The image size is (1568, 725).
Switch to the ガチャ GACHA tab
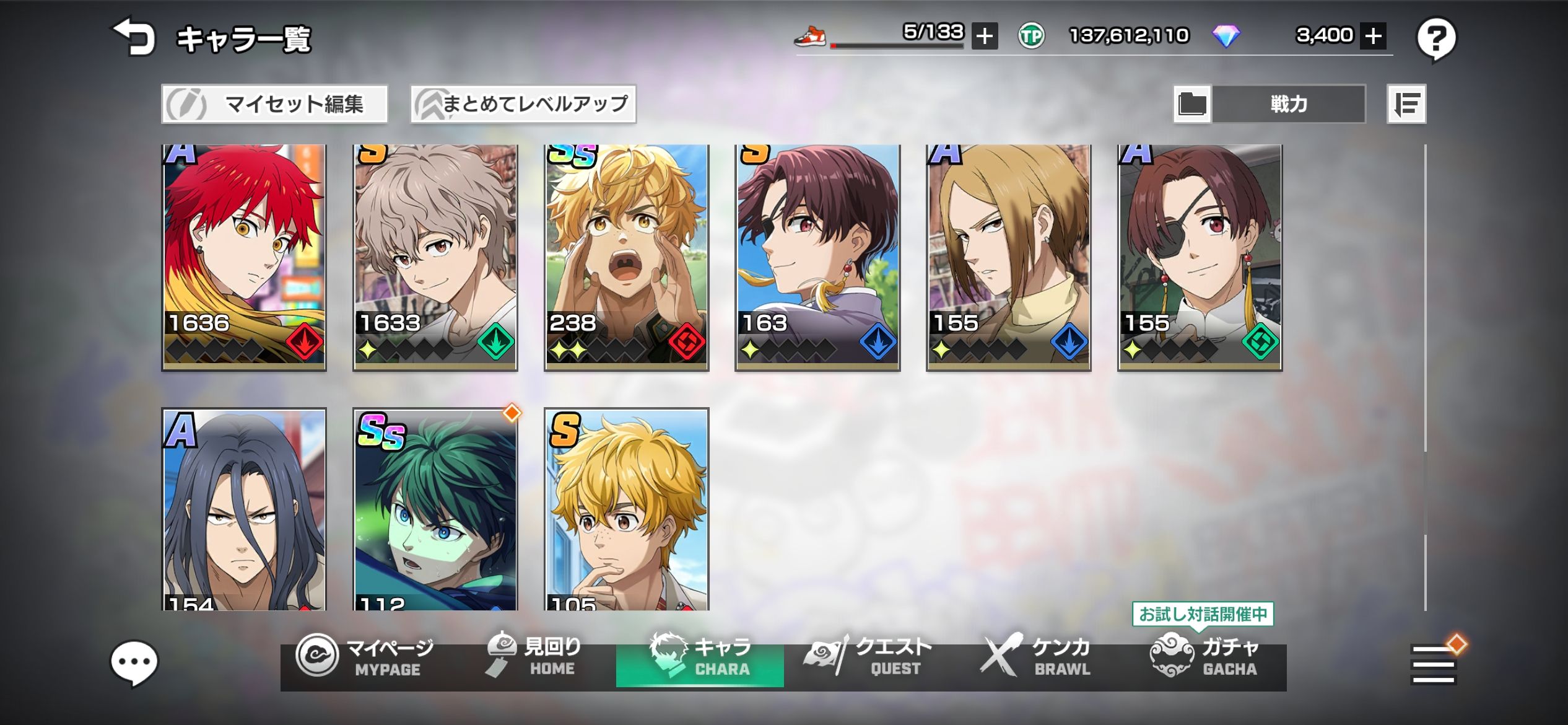[x=1204, y=658]
